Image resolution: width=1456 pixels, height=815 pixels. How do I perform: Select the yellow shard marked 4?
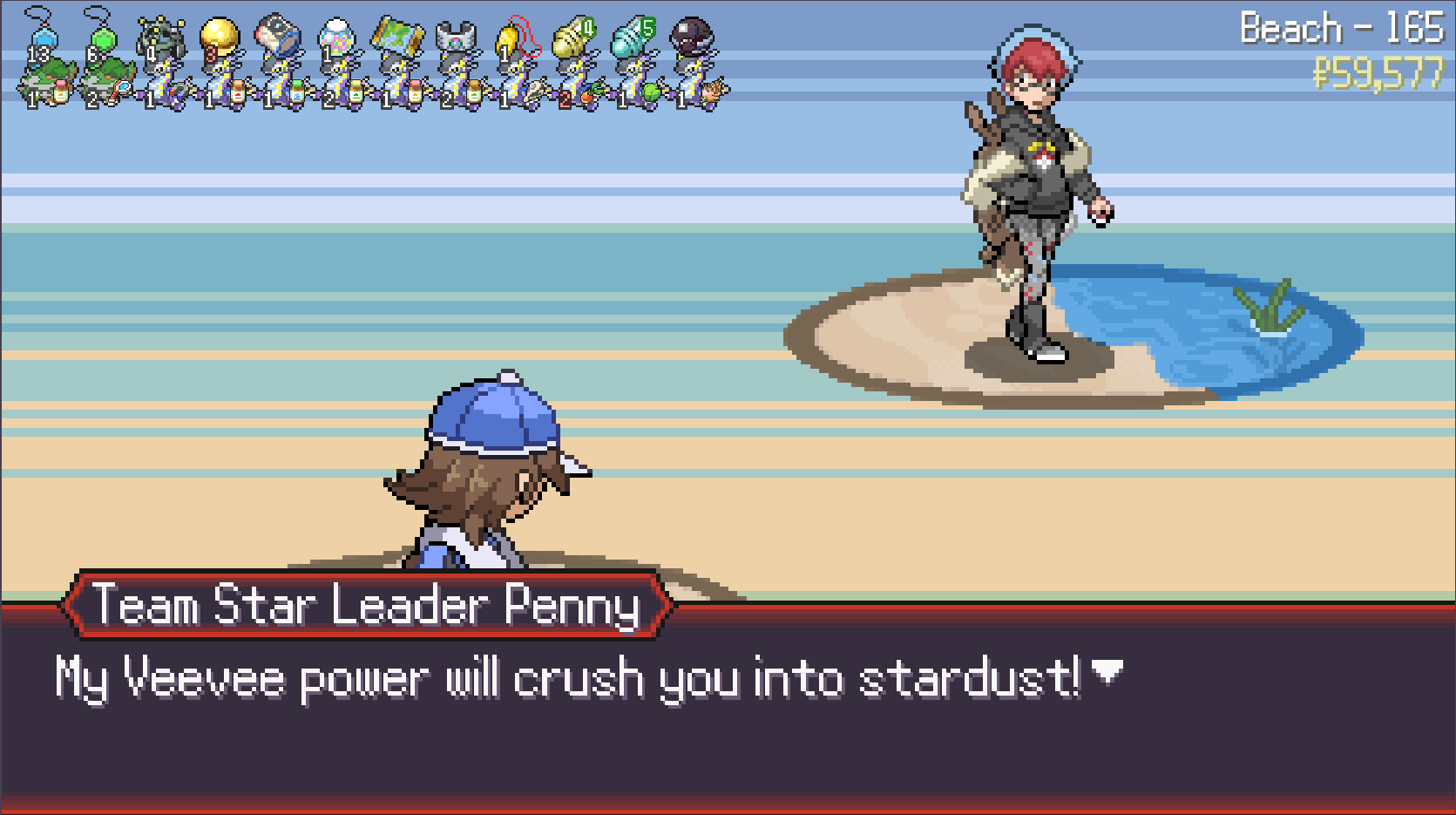pyautogui.click(x=574, y=38)
